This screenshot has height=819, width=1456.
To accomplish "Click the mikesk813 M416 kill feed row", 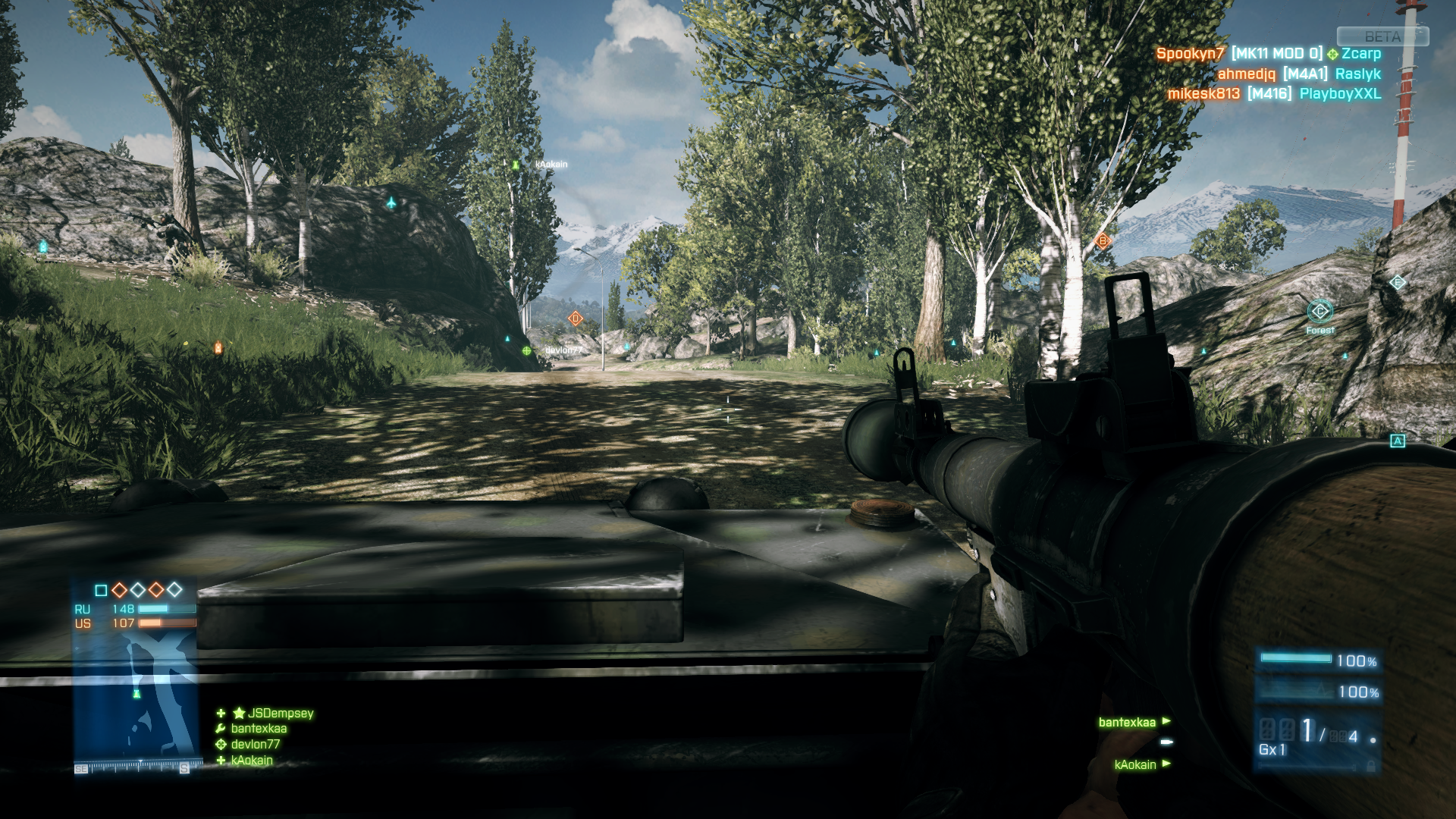I will coord(1274,93).
